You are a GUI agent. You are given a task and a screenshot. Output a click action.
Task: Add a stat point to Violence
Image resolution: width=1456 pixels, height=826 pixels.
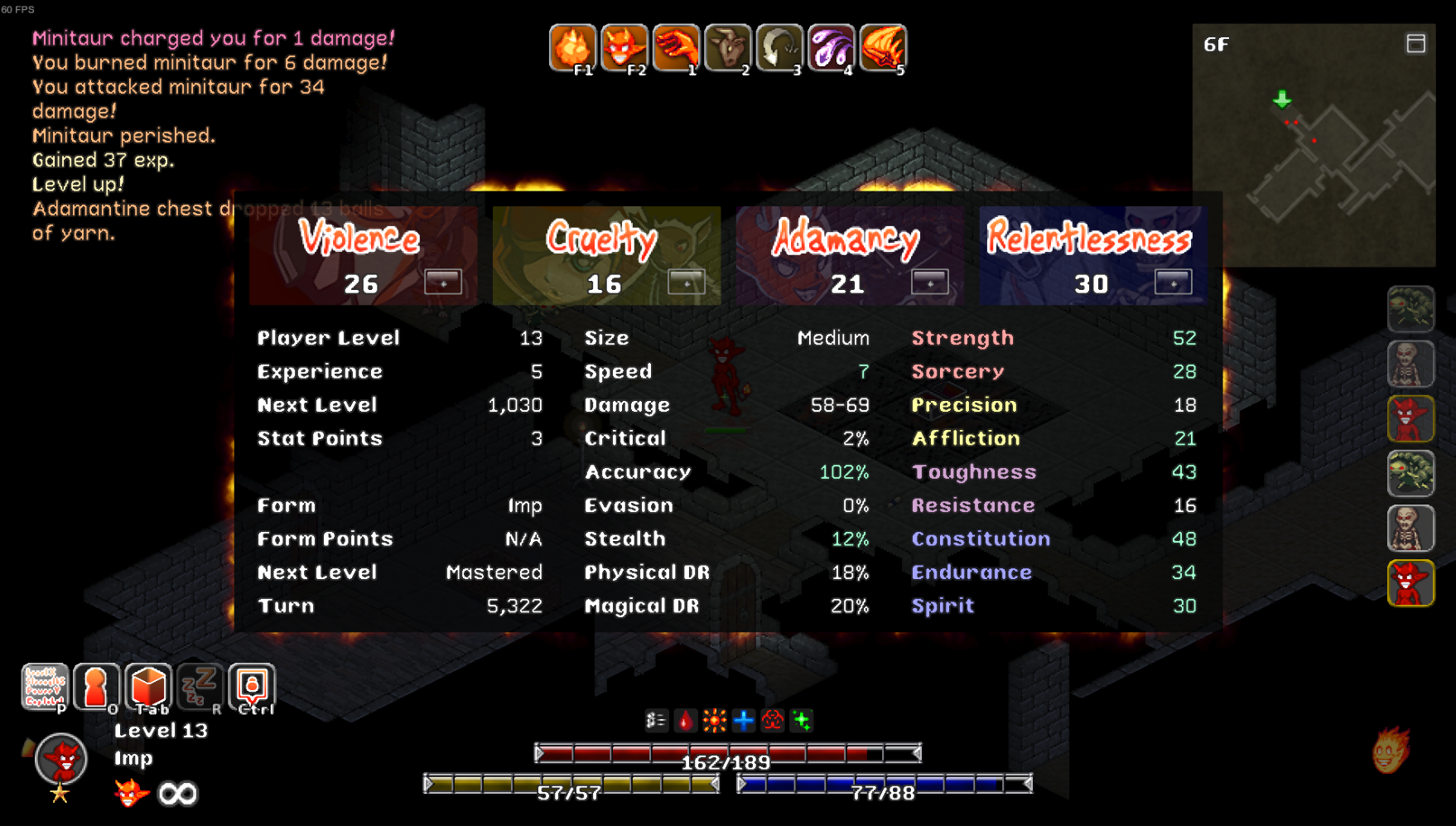tap(443, 283)
